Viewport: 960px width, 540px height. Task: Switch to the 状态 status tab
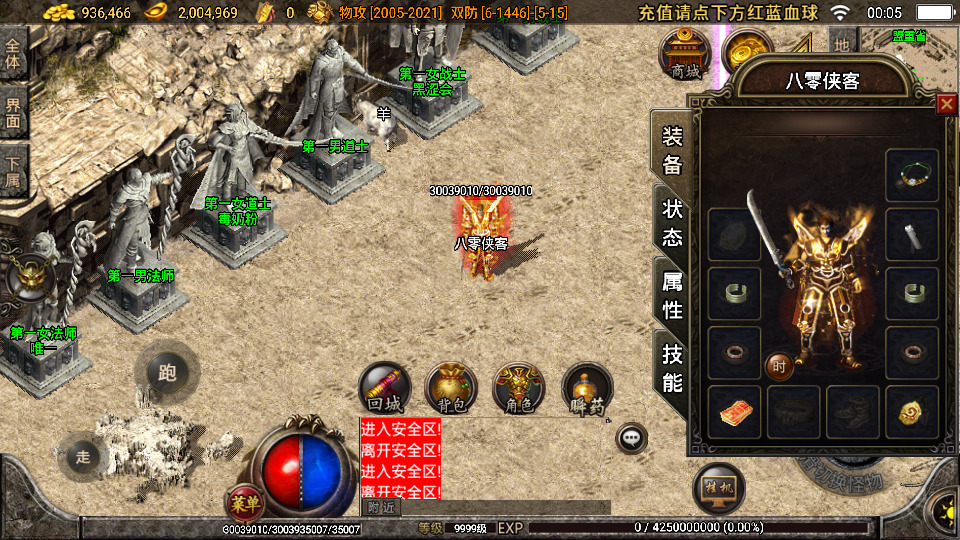click(671, 222)
